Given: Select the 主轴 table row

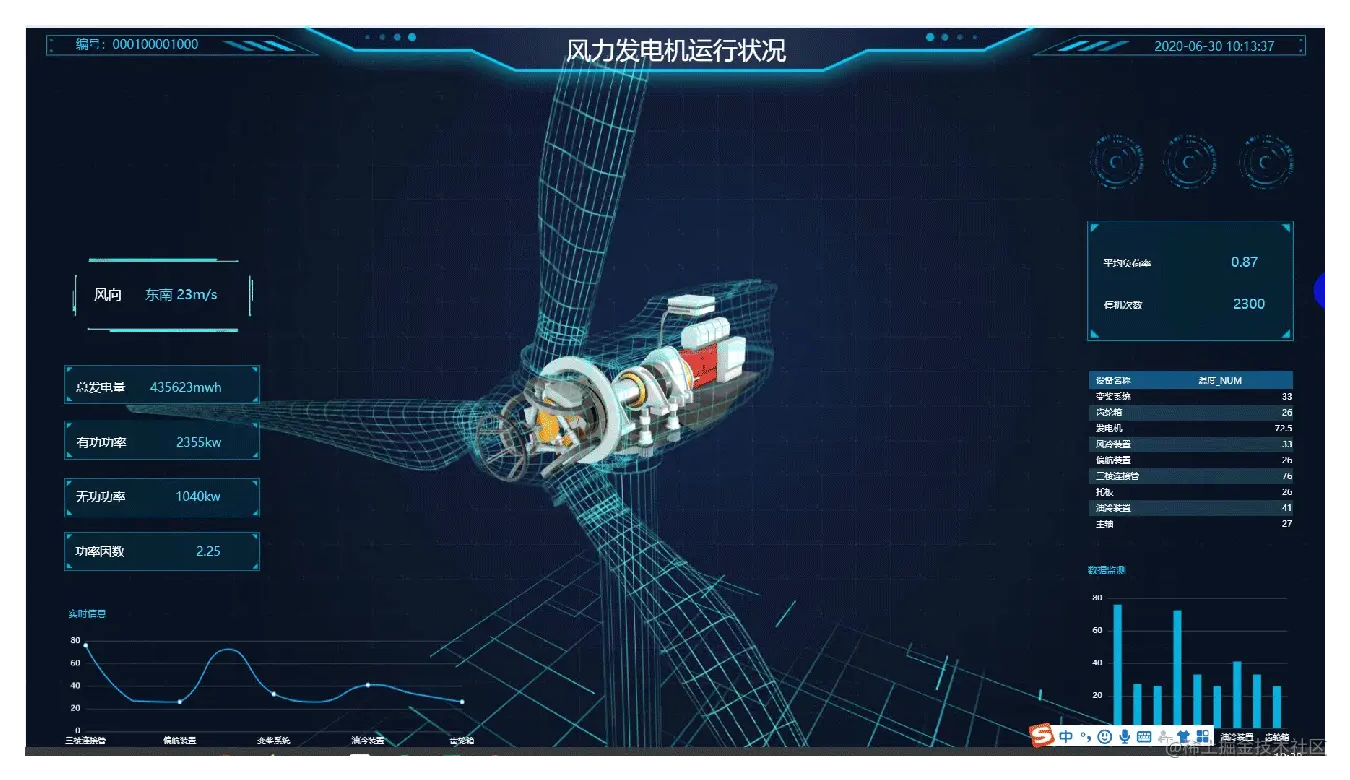Looking at the screenshot, I should pyautogui.click(x=1190, y=523).
